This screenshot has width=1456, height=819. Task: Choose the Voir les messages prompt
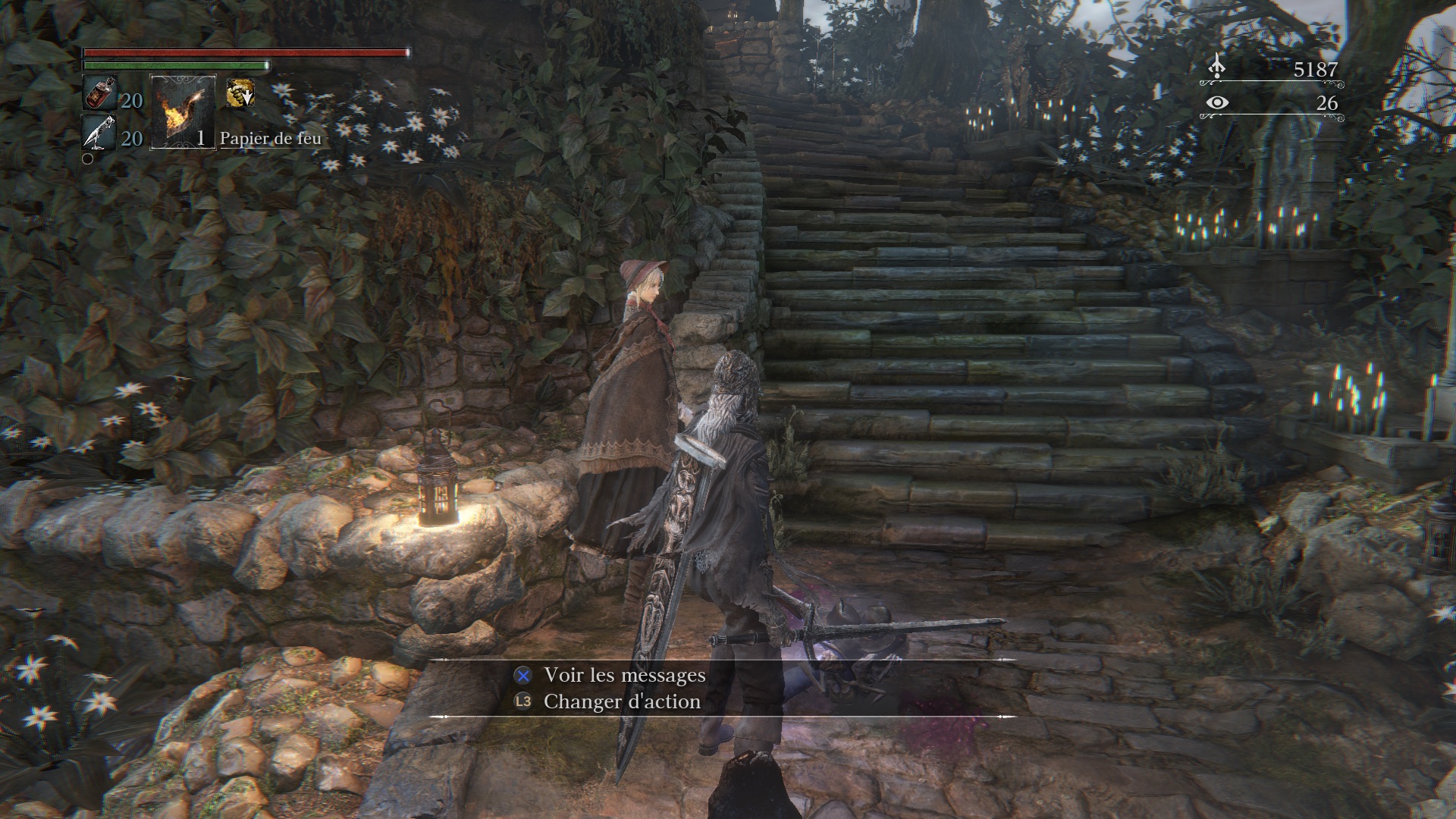(x=624, y=675)
